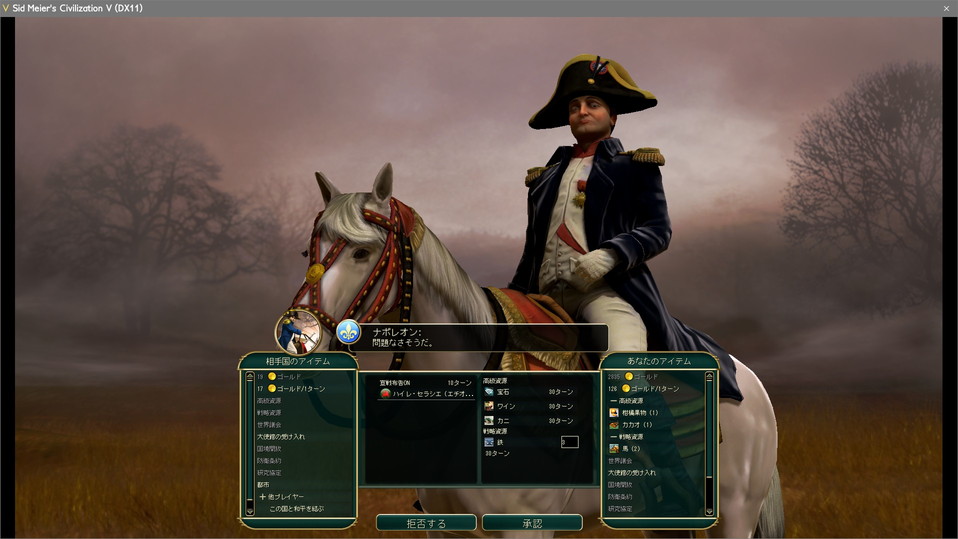
Task: Request Napoleon's 17 ゴールド/1ターン
Action: point(295,388)
